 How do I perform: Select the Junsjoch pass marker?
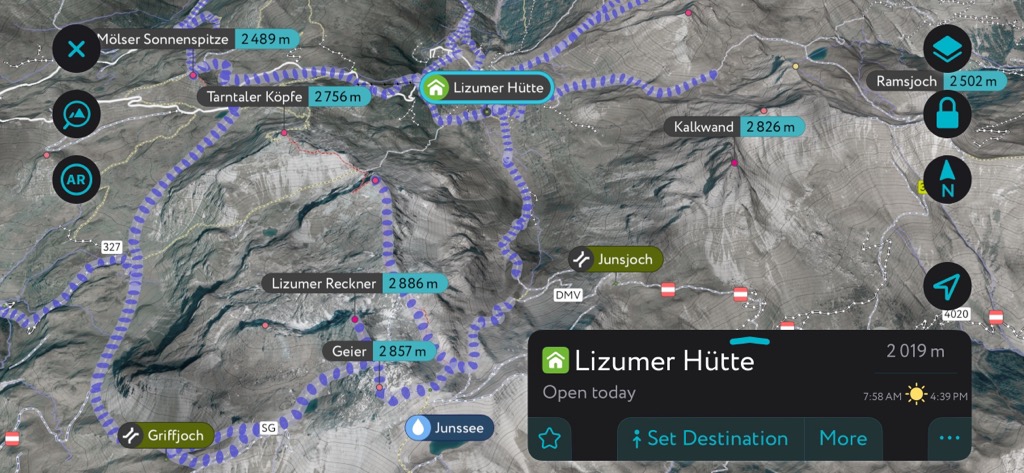tap(616, 260)
